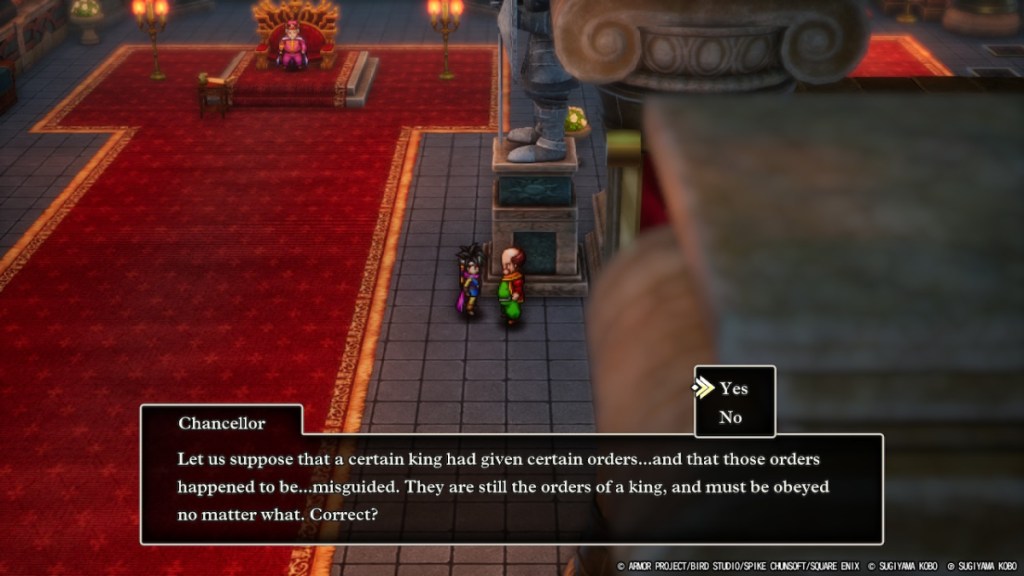The width and height of the screenshot is (1024, 576).
Task: Answer Yes to the Chancellor's question
Action: point(733,388)
